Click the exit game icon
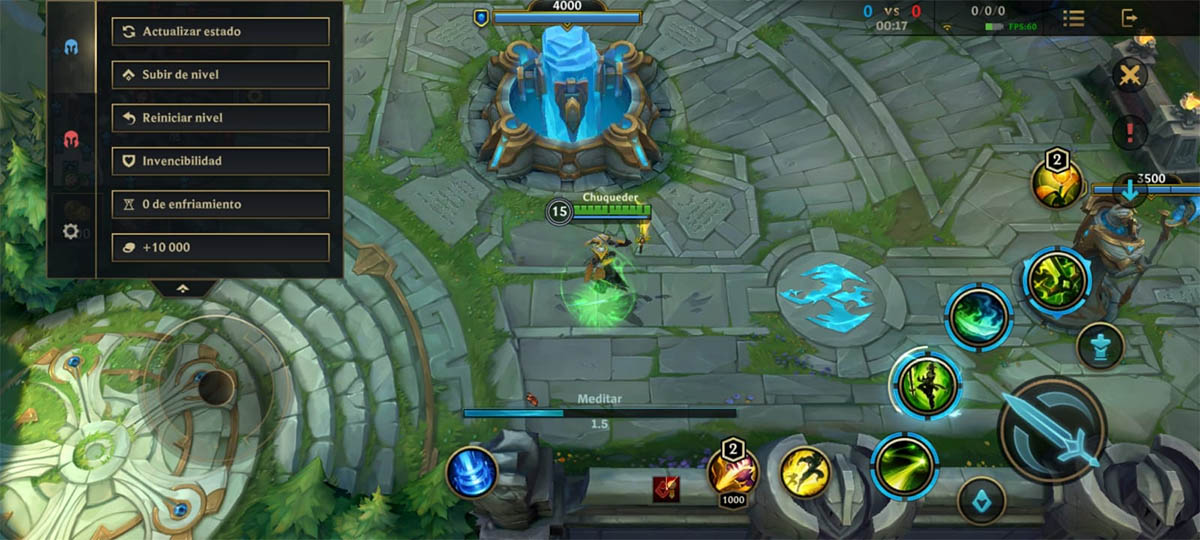 [1129, 18]
